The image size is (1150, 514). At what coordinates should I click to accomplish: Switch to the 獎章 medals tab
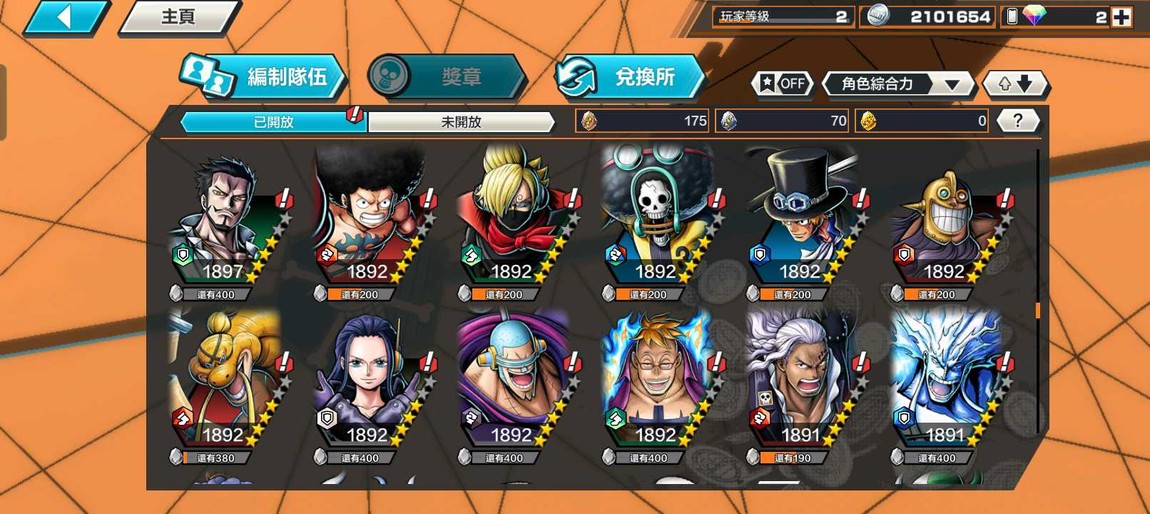pyautogui.click(x=447, y=76)
